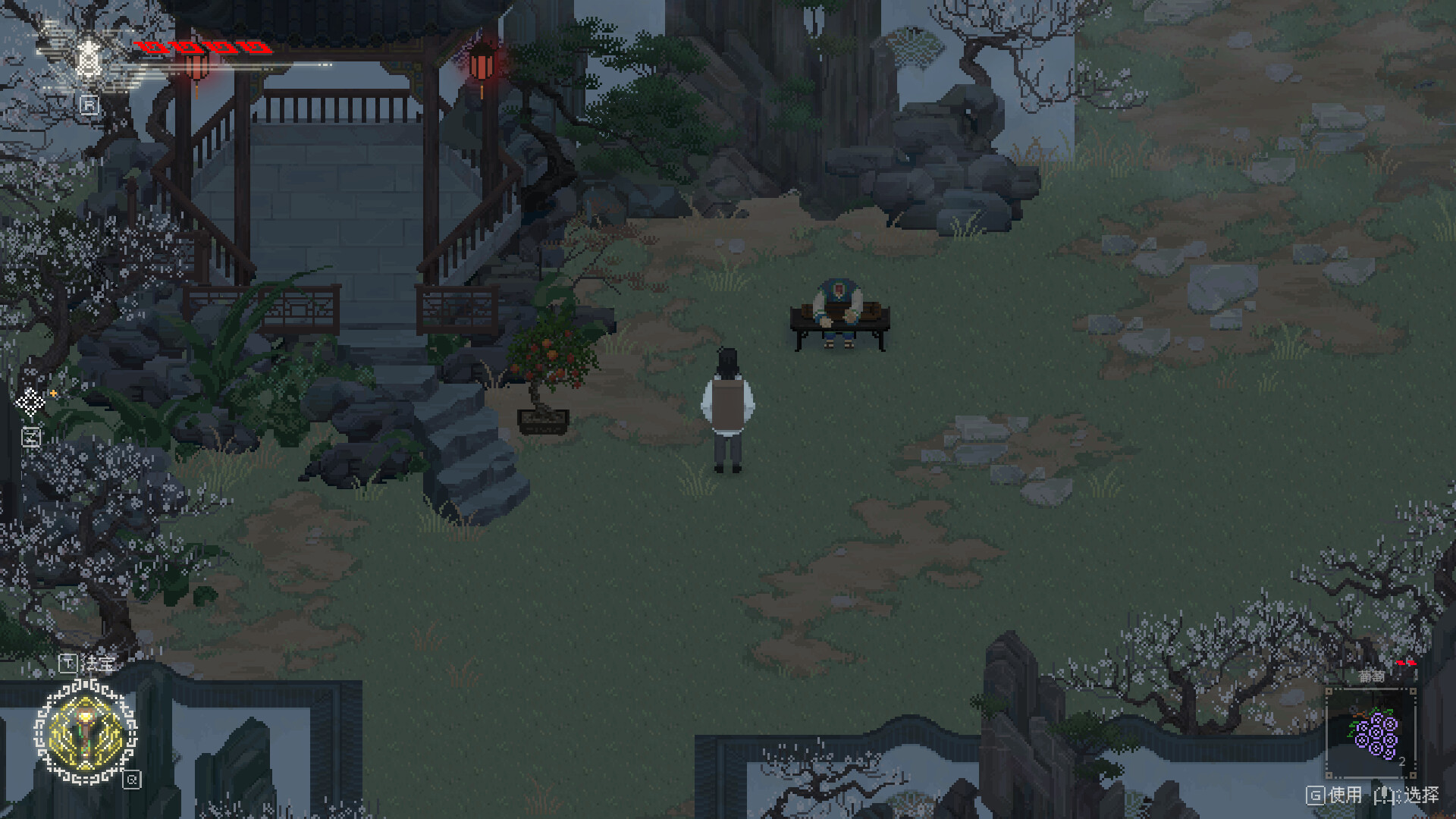
Task: Select the grapes item slot
Action: (x=1371, y=733)
